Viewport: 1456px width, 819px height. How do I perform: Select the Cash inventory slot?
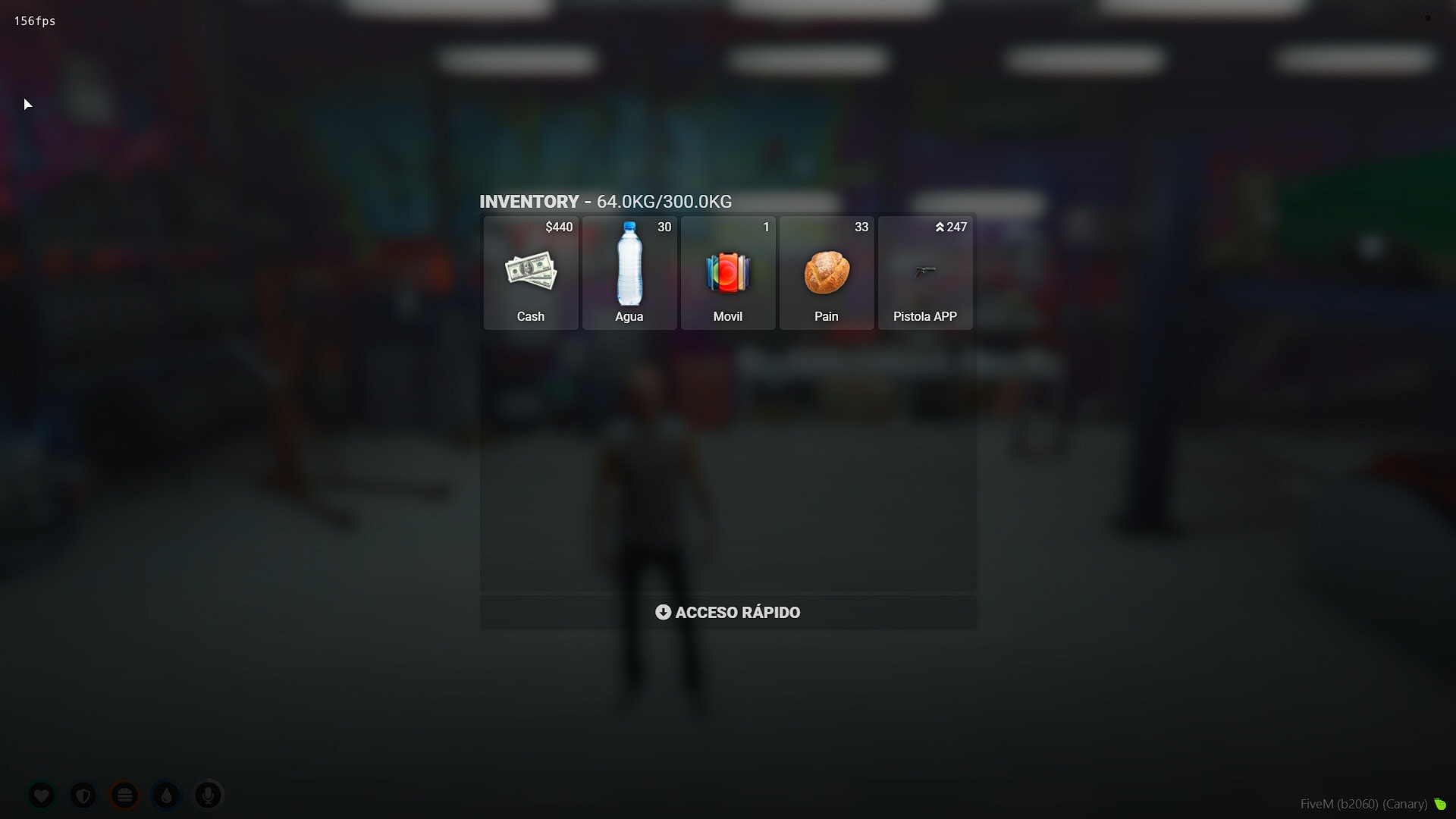click(x=531, y=272)
